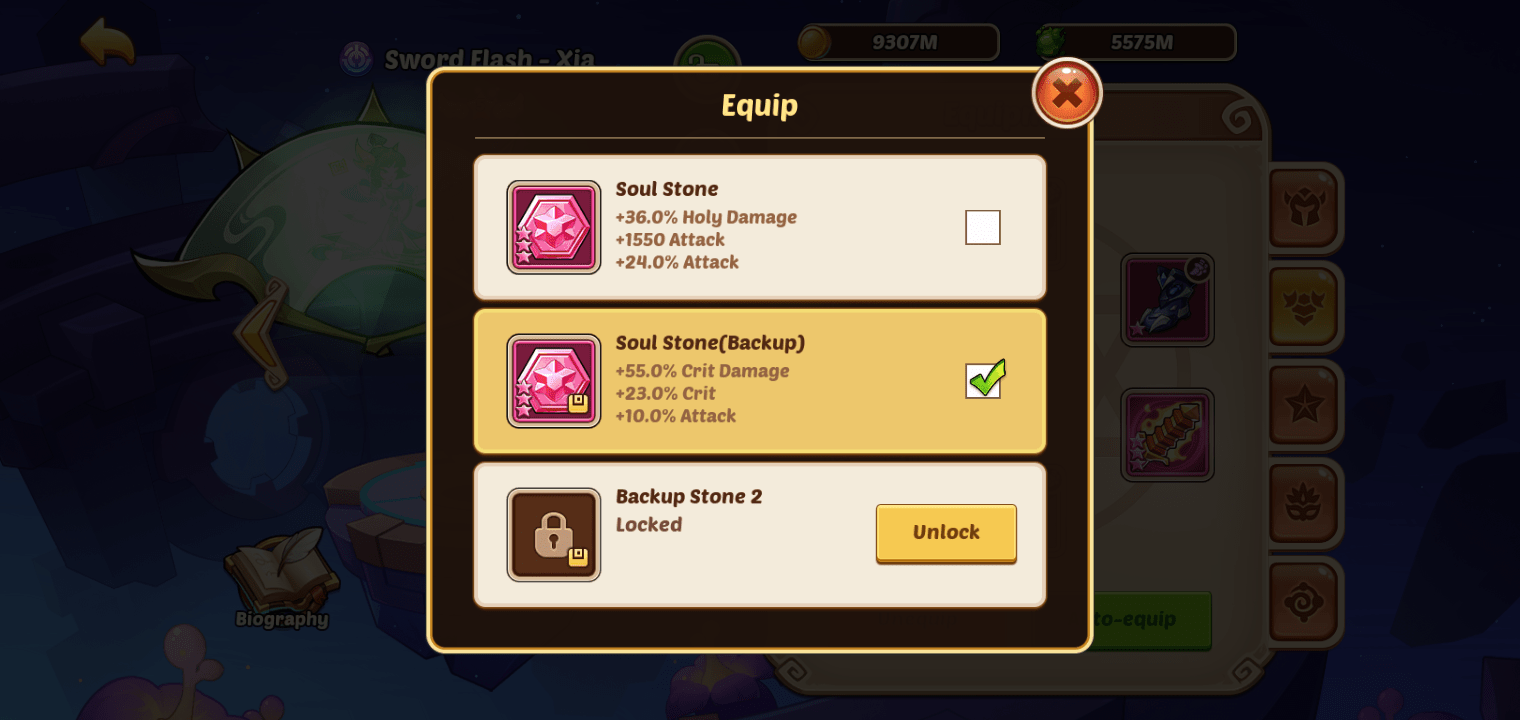Image resolution: width=1520 pixels, height=720 pixels.
Task: Open the spiral rune category icon on sidebar
Action: 1305,601
